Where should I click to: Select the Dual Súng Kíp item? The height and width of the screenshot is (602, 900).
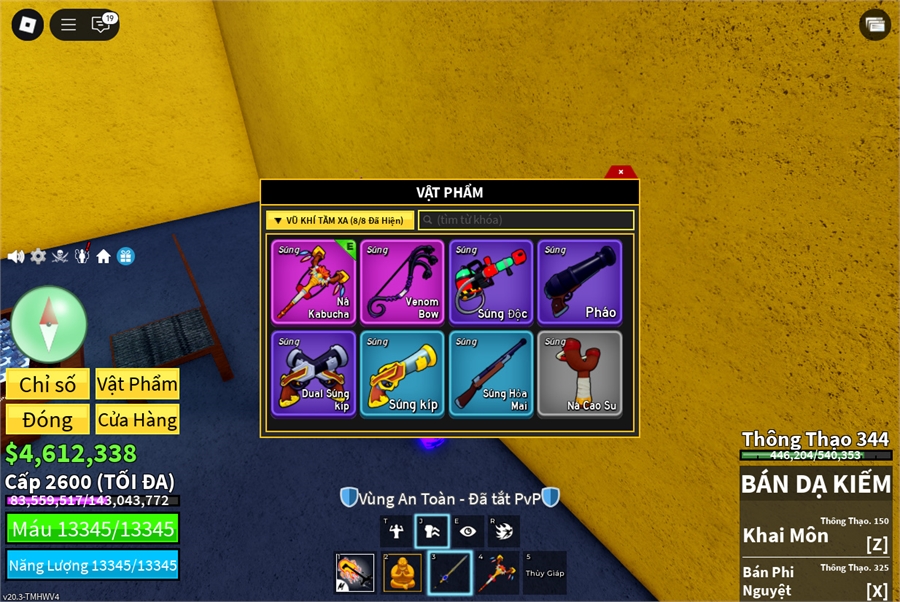pos(313,373)
